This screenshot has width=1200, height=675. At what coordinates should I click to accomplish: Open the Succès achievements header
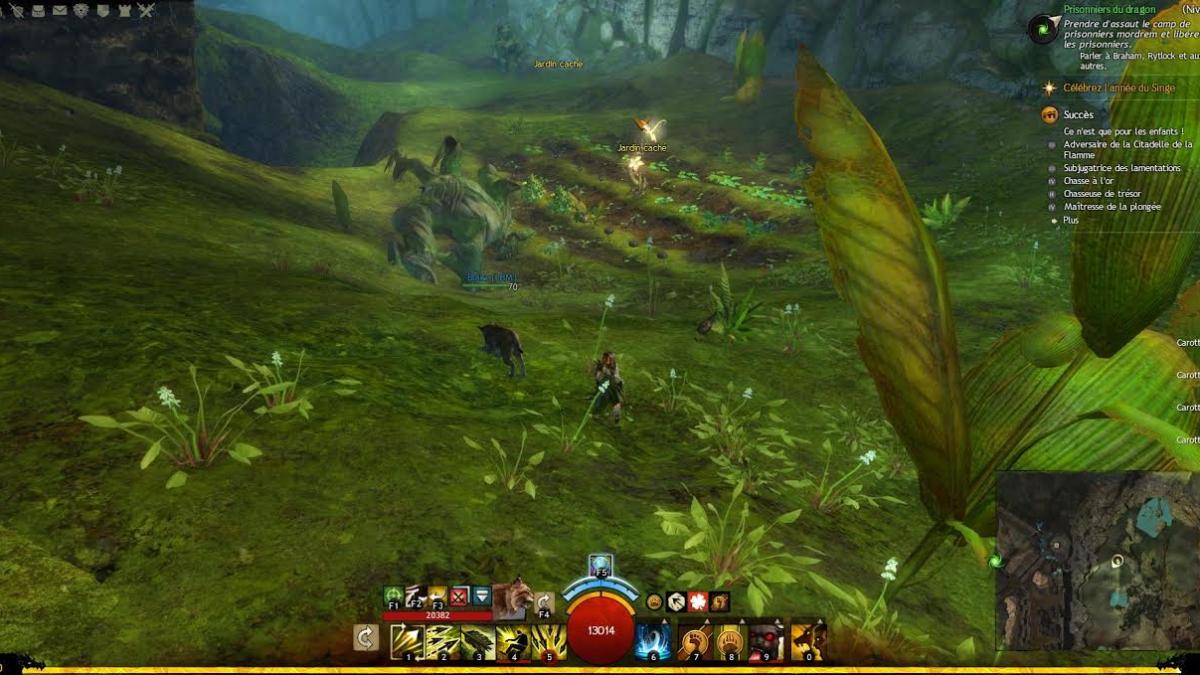click(1078, 115)
